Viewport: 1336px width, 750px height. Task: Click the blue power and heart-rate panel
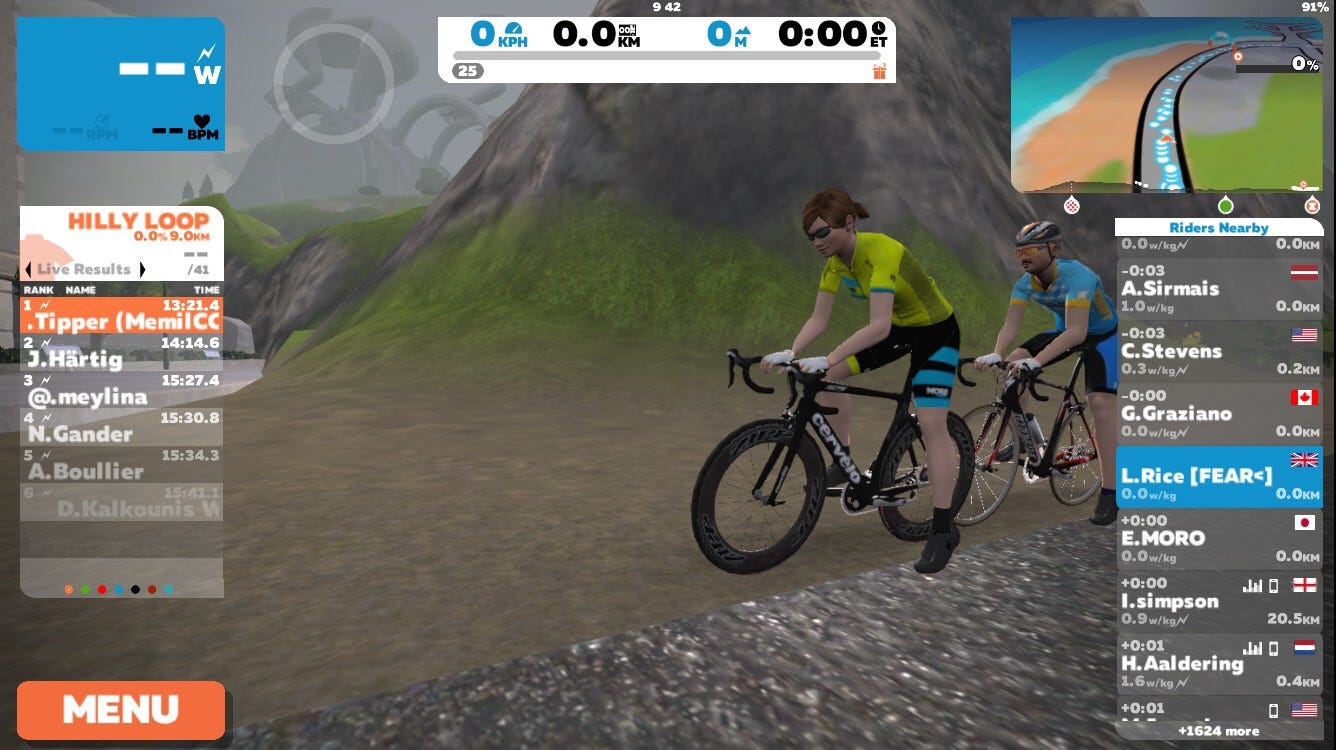click(x=121, y=84)
